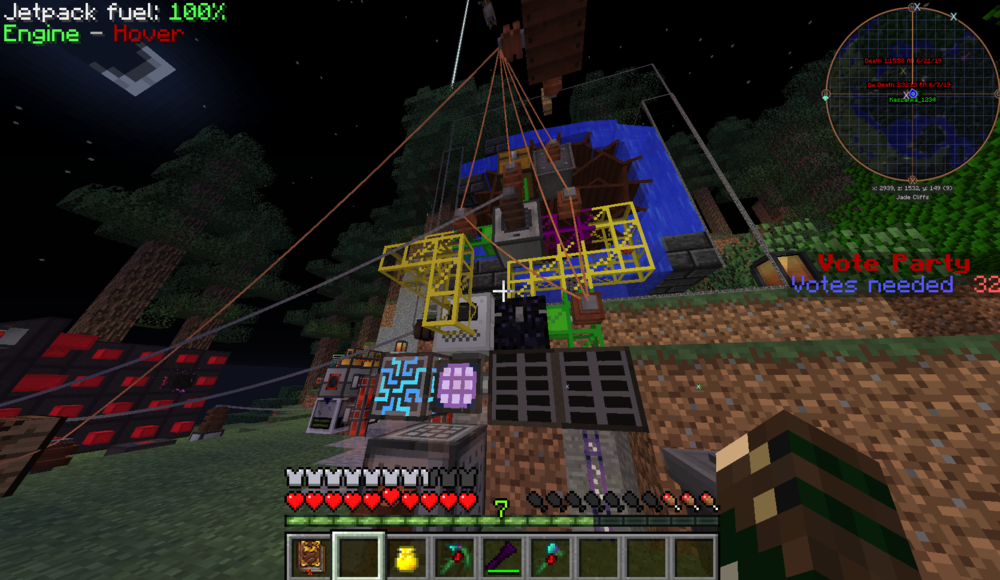Select the book in the hotbar
The height and width of the screenshot is (580, 1000).
pos(309,556)
